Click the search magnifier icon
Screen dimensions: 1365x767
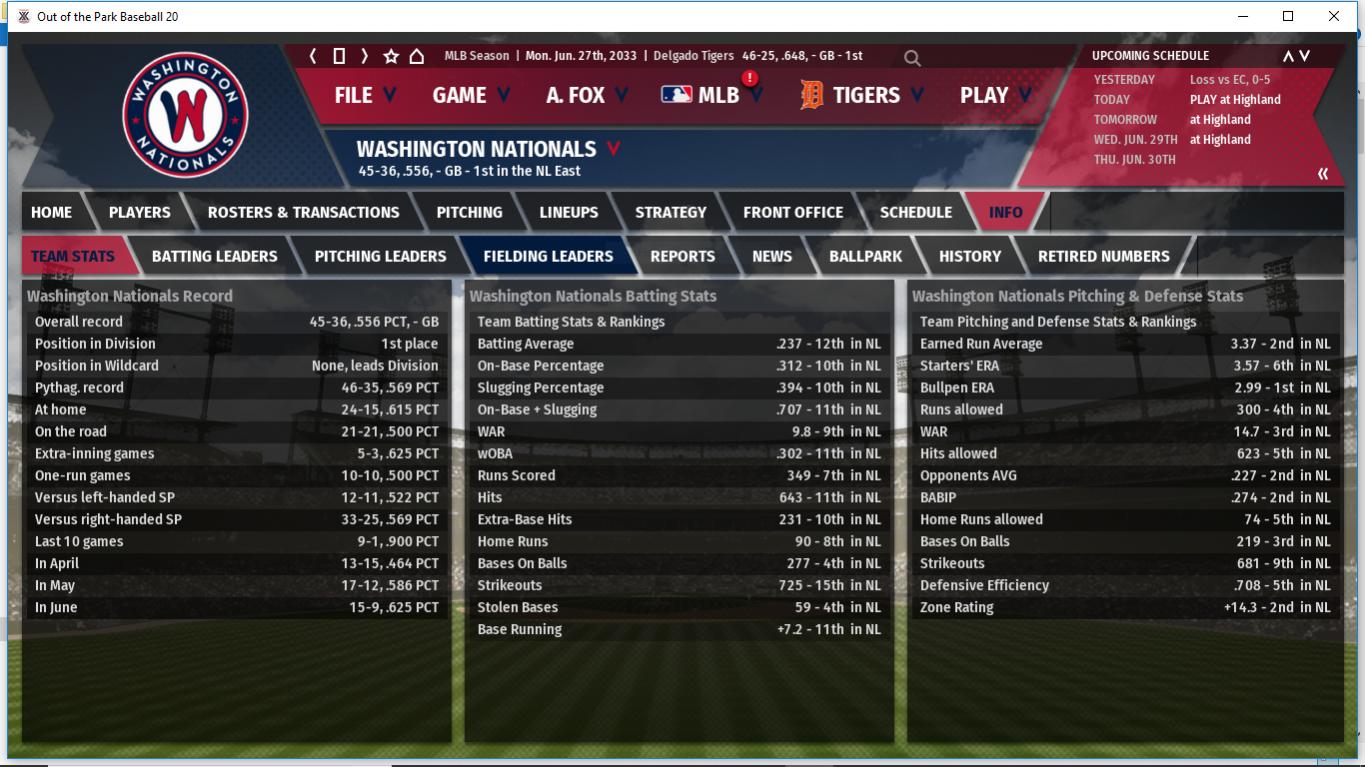click(912, 58)
